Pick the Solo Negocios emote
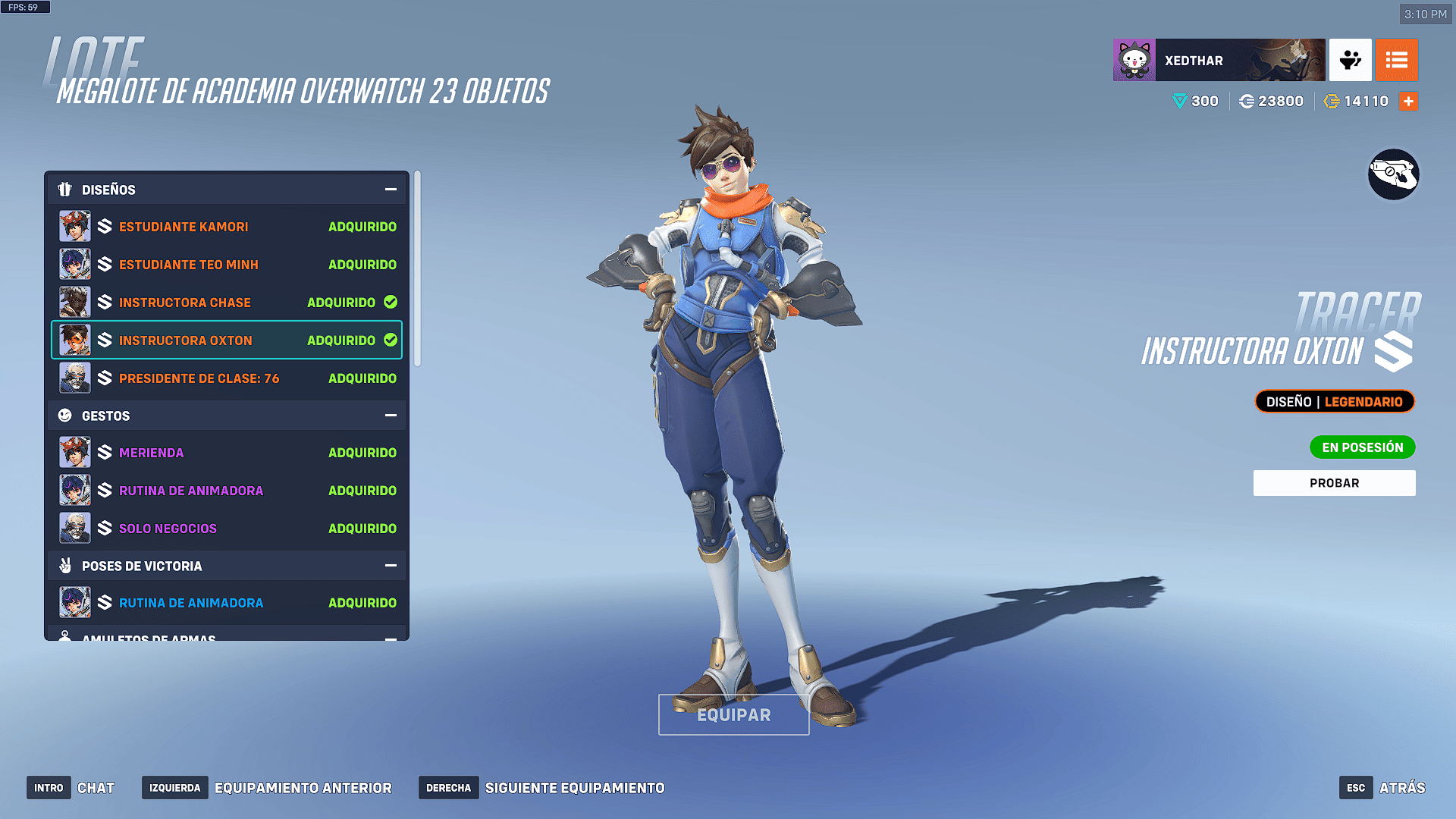Screen dimensions: 1456x819 [227, 529]
